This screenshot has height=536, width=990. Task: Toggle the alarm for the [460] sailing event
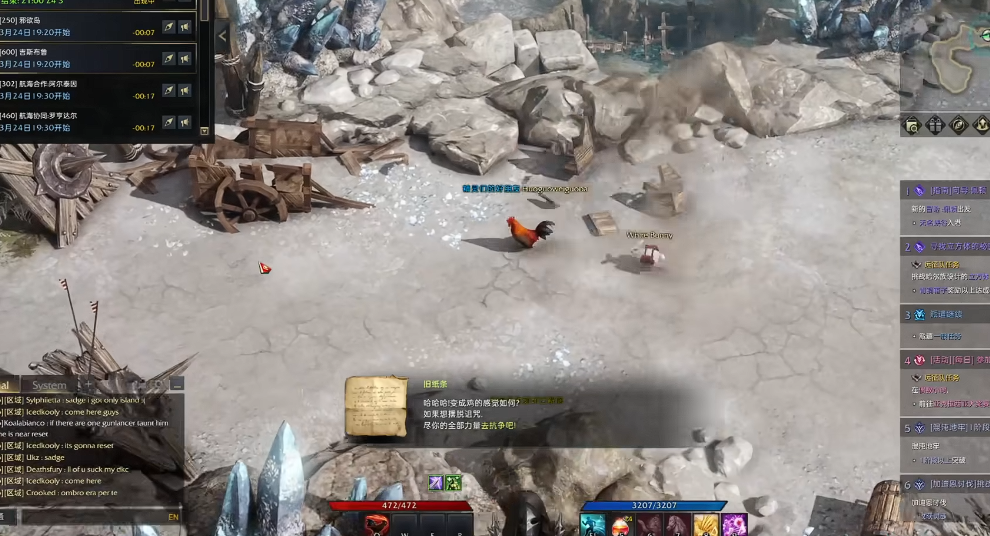click(185, 122)
